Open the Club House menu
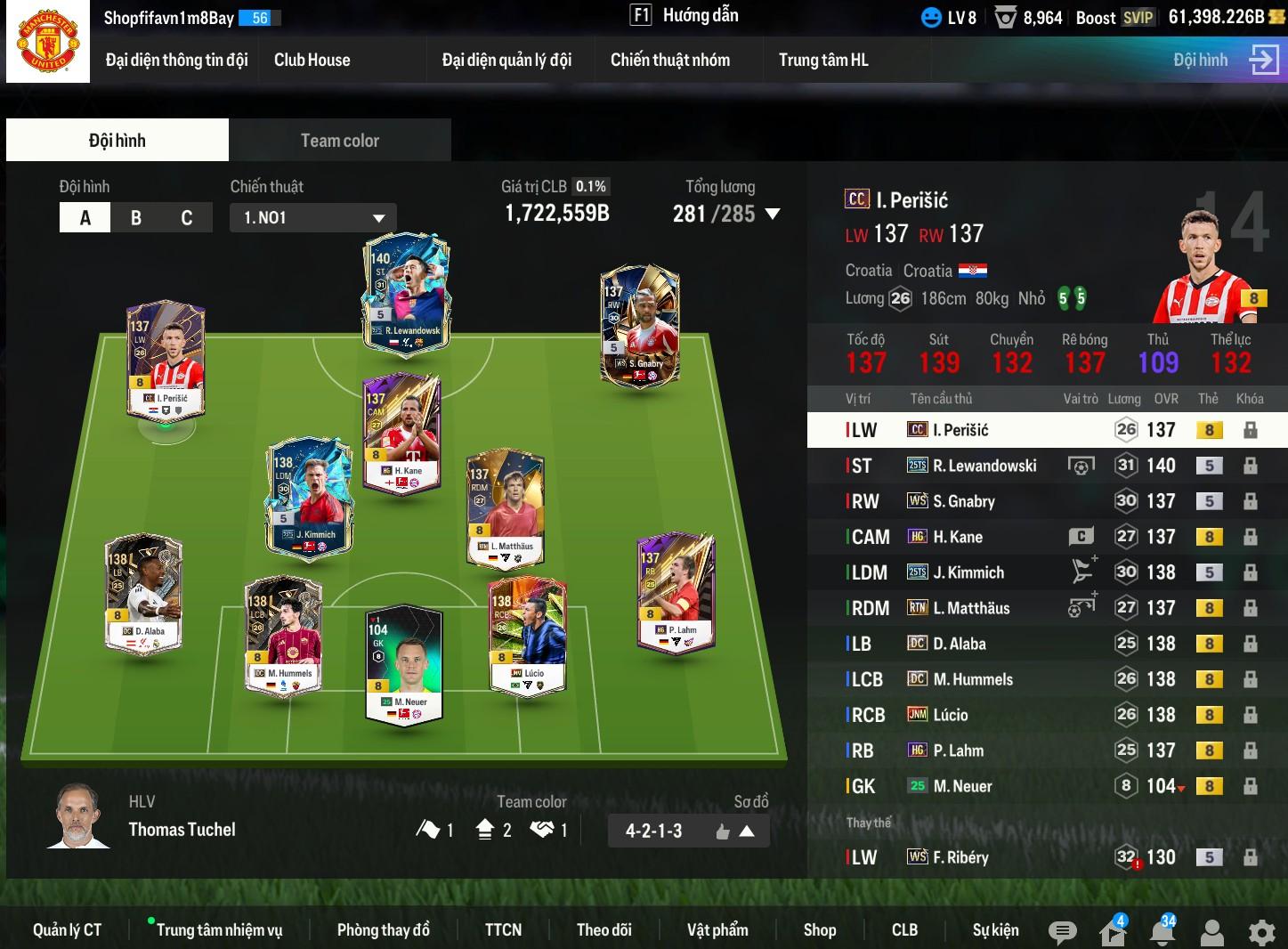This screenshot has width=1288, height=949. [312, 61]
